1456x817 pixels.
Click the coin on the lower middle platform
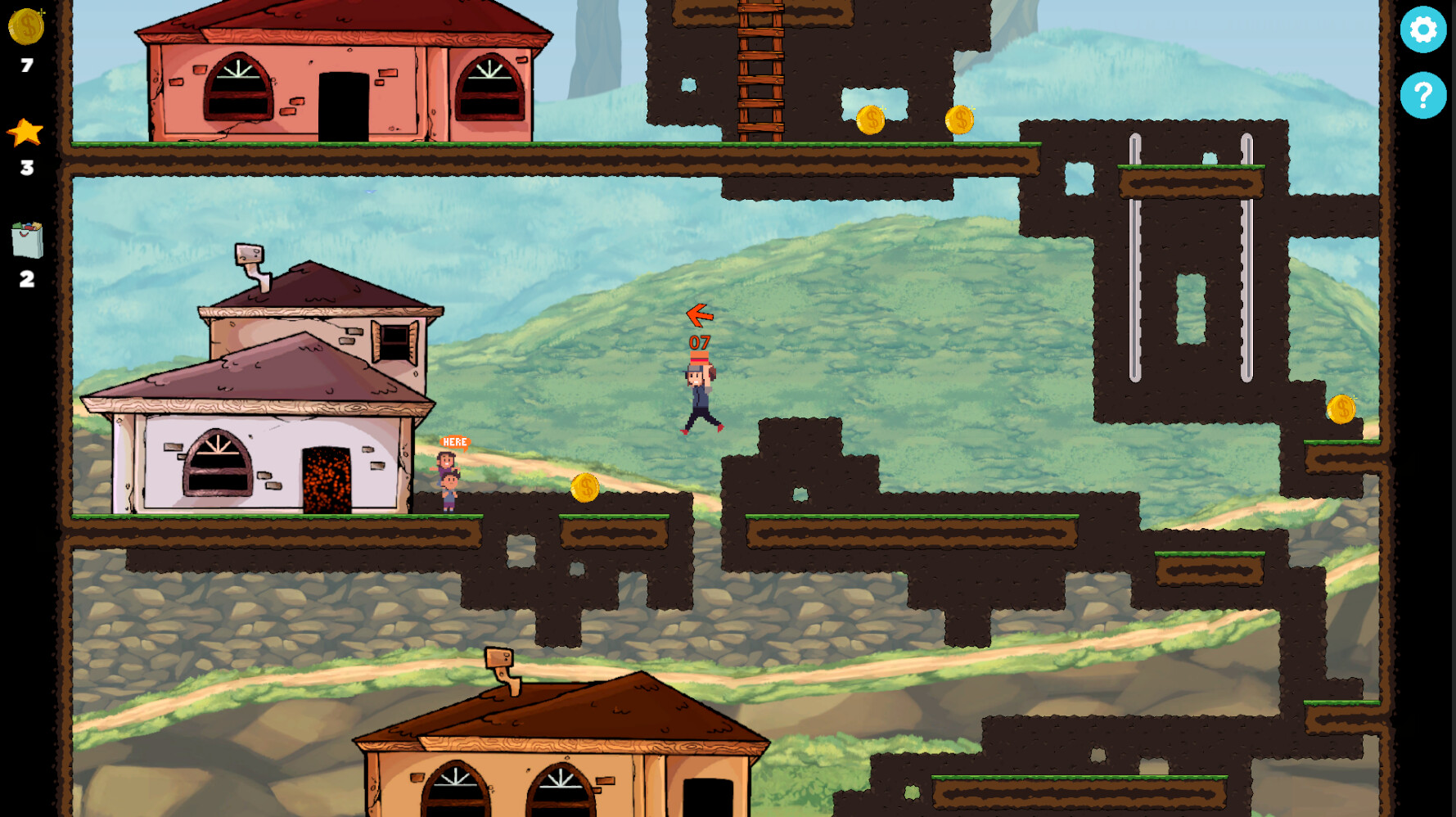[x=585, y=488]
